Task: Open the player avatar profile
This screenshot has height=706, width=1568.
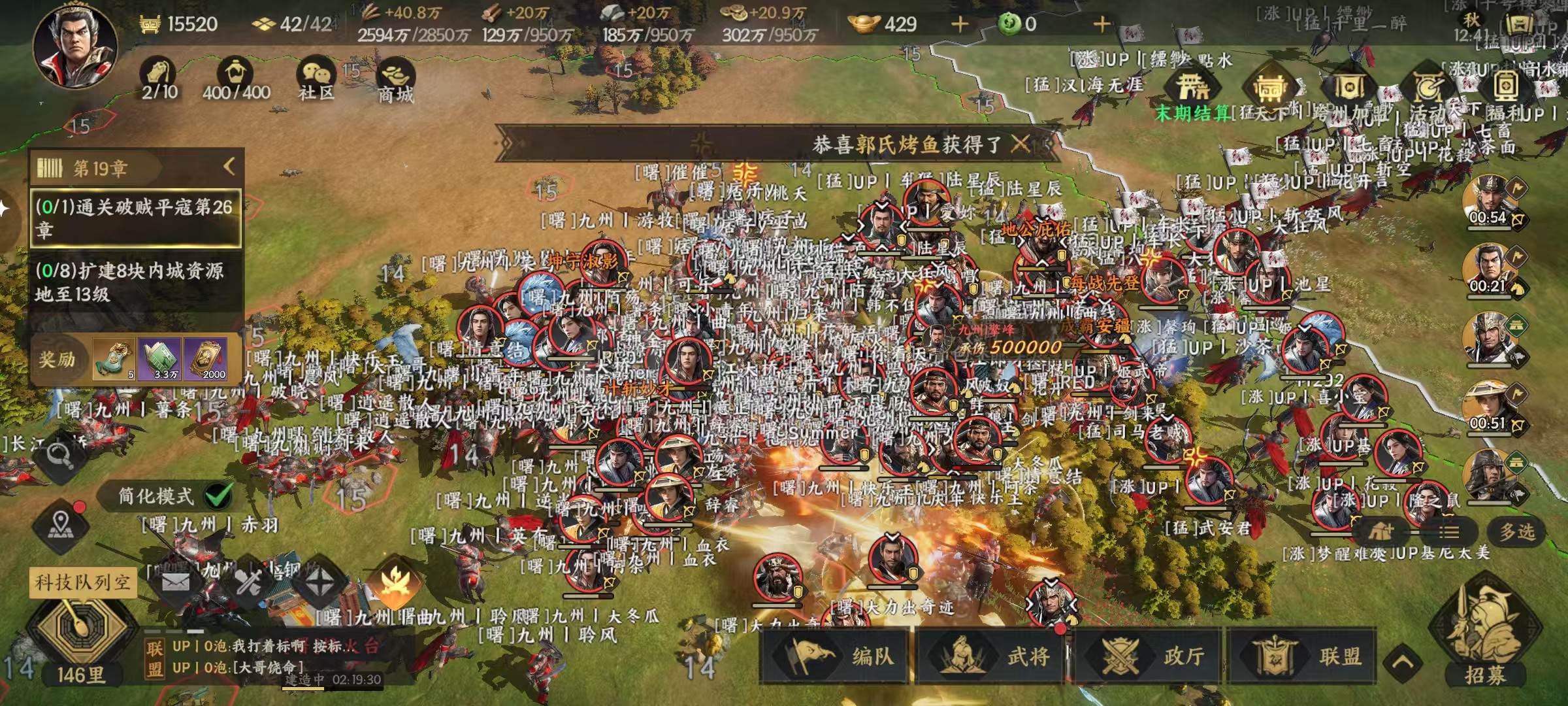Action: pyautogui.click(x=75, y=46)
